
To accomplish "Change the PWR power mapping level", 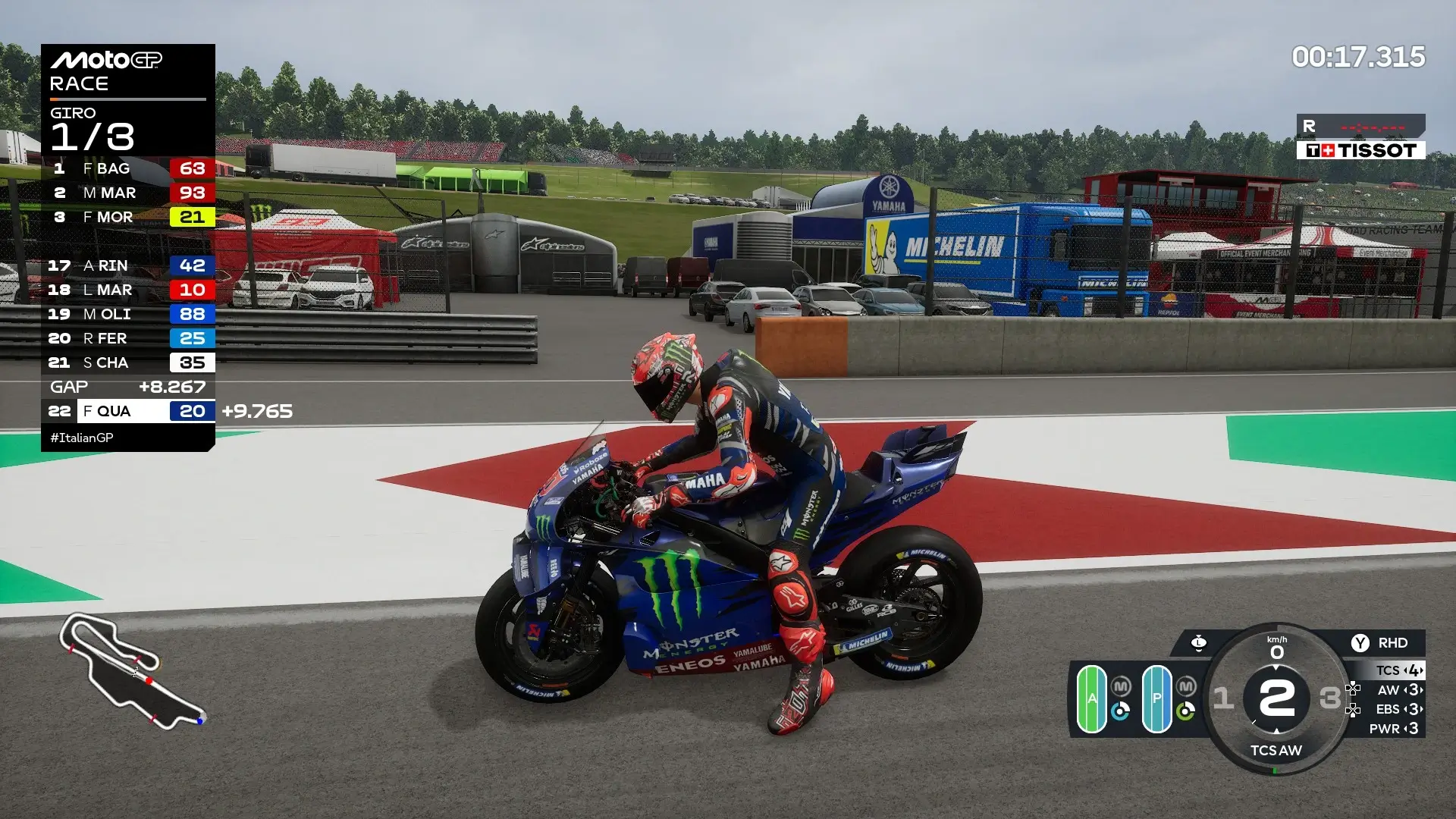I will (x=1400, y=729).
